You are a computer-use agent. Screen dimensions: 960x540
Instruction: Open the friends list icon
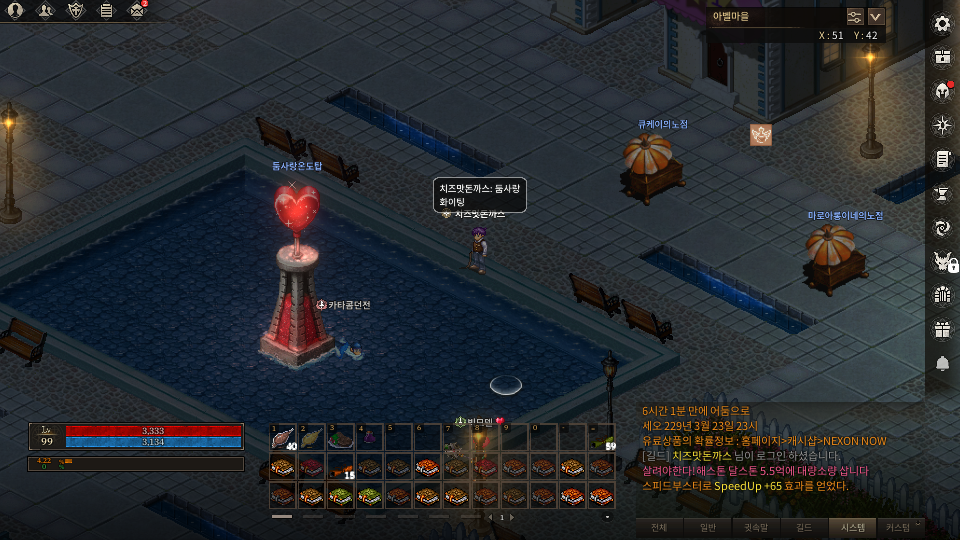coord(46,11)
